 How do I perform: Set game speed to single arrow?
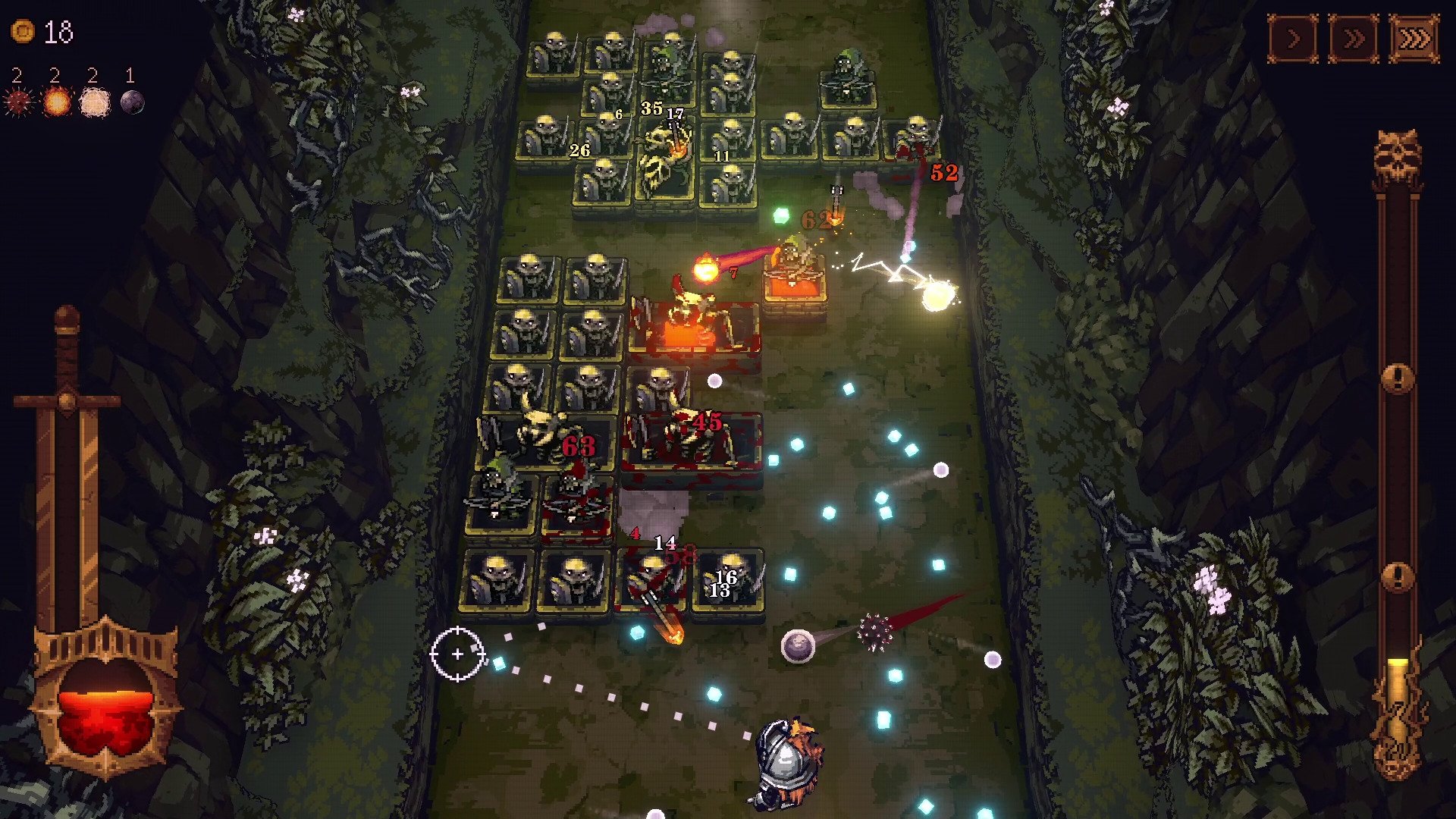click(x=1293, y=37)
